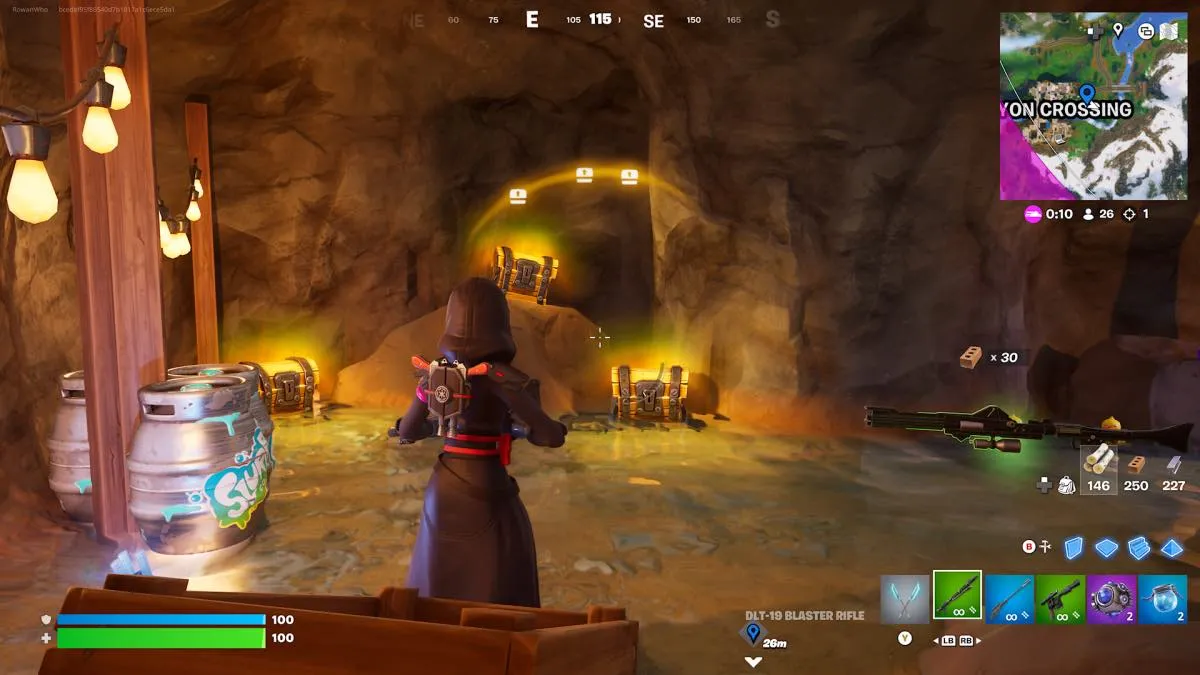Viewport: 1200px width, 675px height.
Task: Equip the blue rifle hotbar slot
Action: click(1009, 598)
